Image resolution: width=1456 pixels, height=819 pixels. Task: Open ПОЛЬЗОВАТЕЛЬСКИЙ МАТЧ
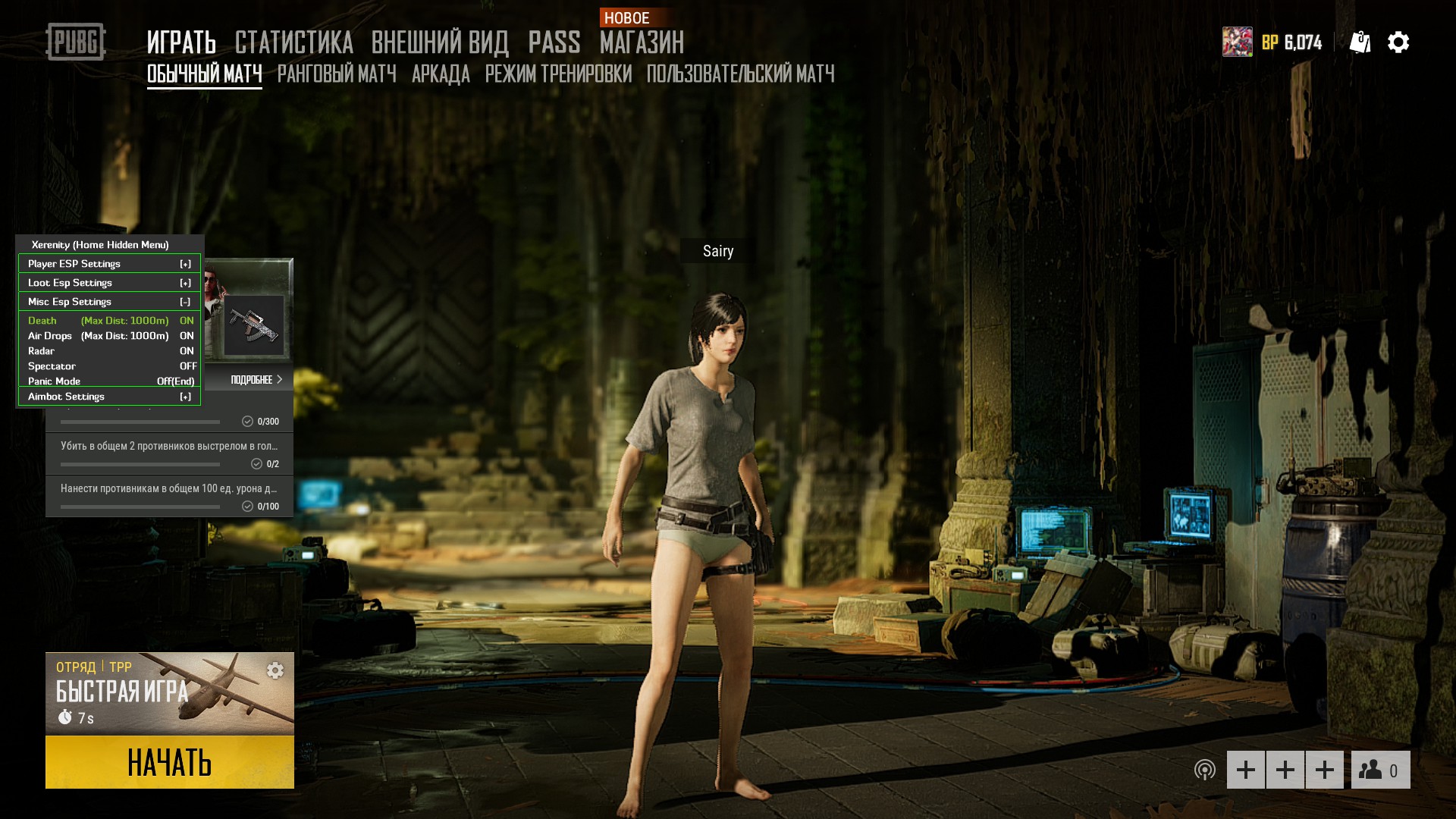pyautogui.click(x=740, y=74)
